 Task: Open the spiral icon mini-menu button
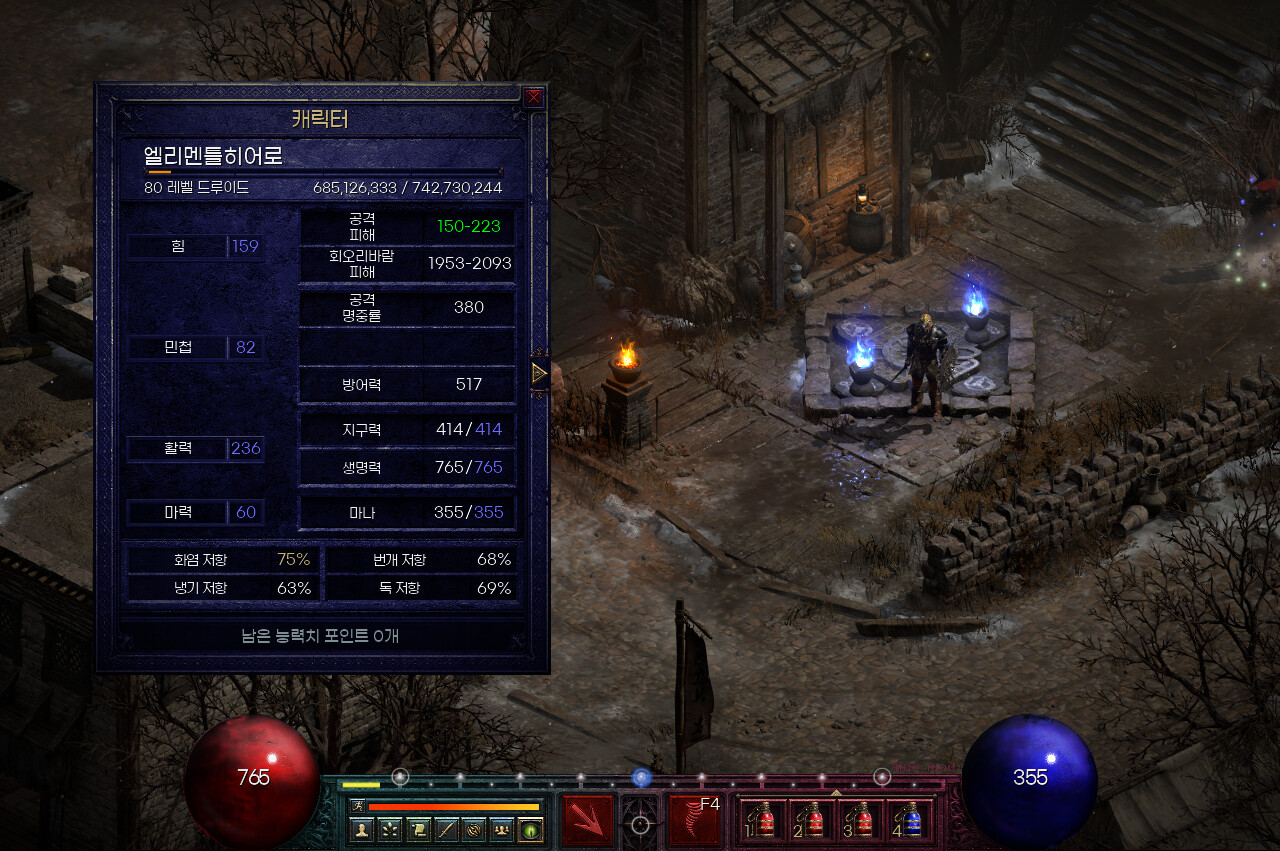(474, 830)
